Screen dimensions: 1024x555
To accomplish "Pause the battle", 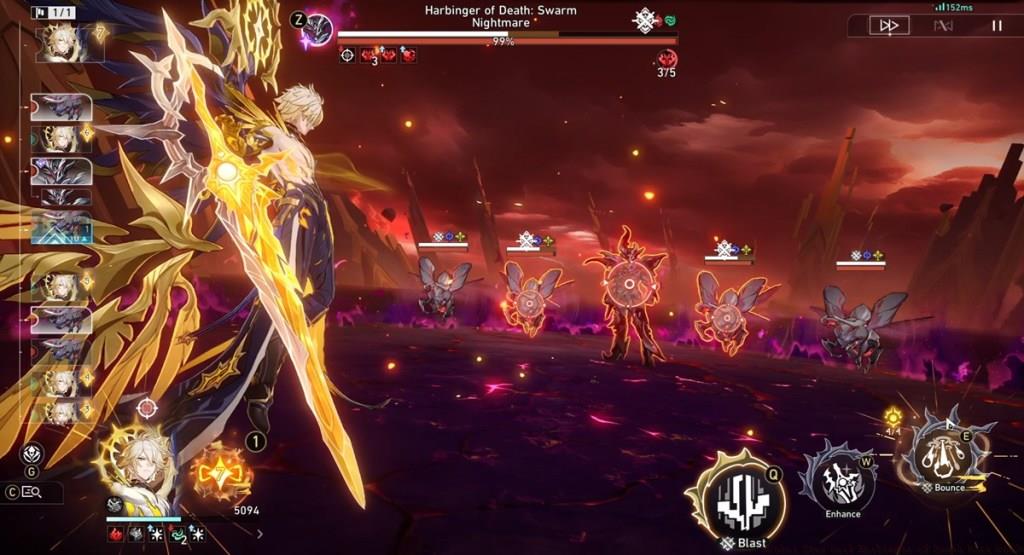I will (x=997, y=26).
